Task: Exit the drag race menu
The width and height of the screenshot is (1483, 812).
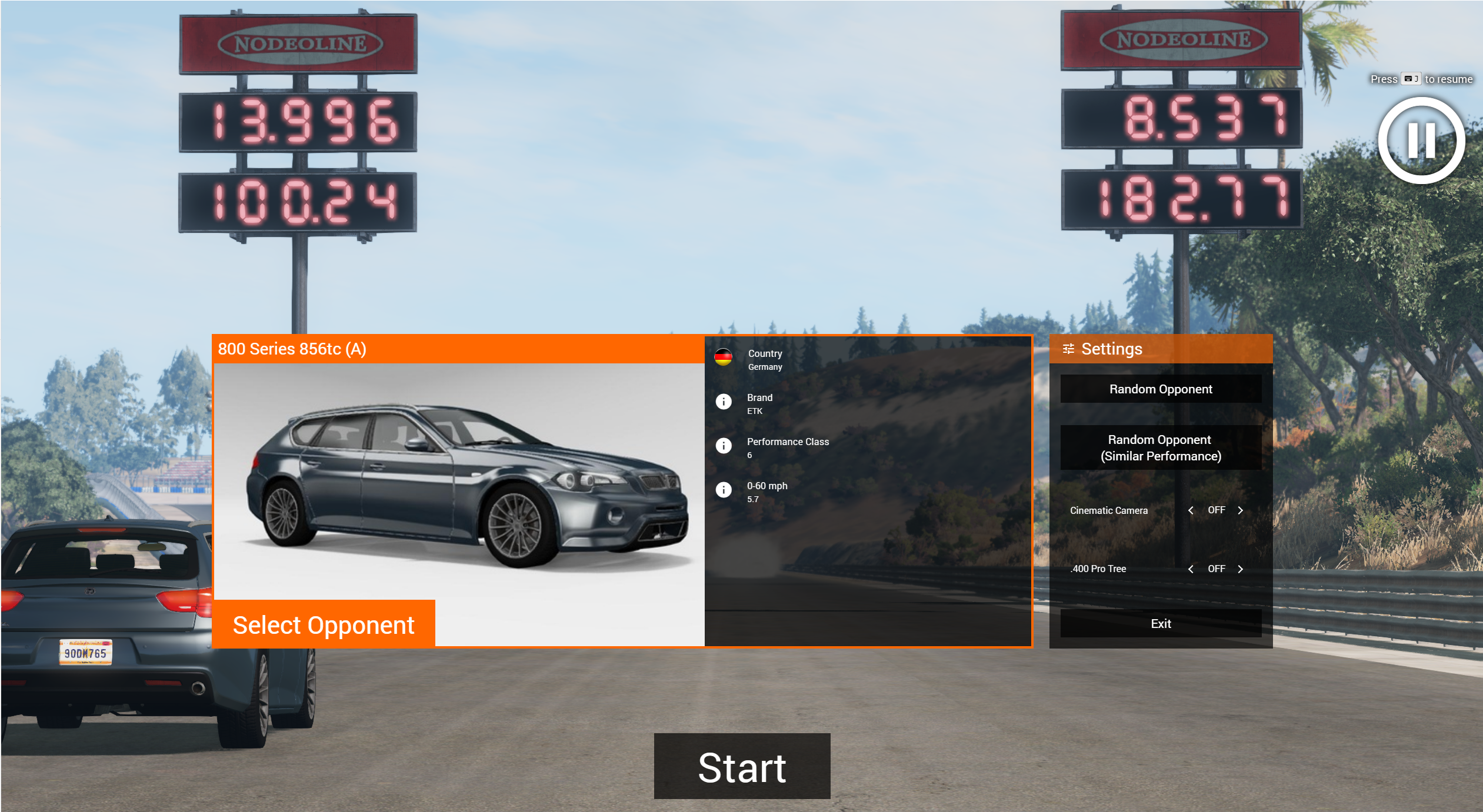Action: 1160,623
